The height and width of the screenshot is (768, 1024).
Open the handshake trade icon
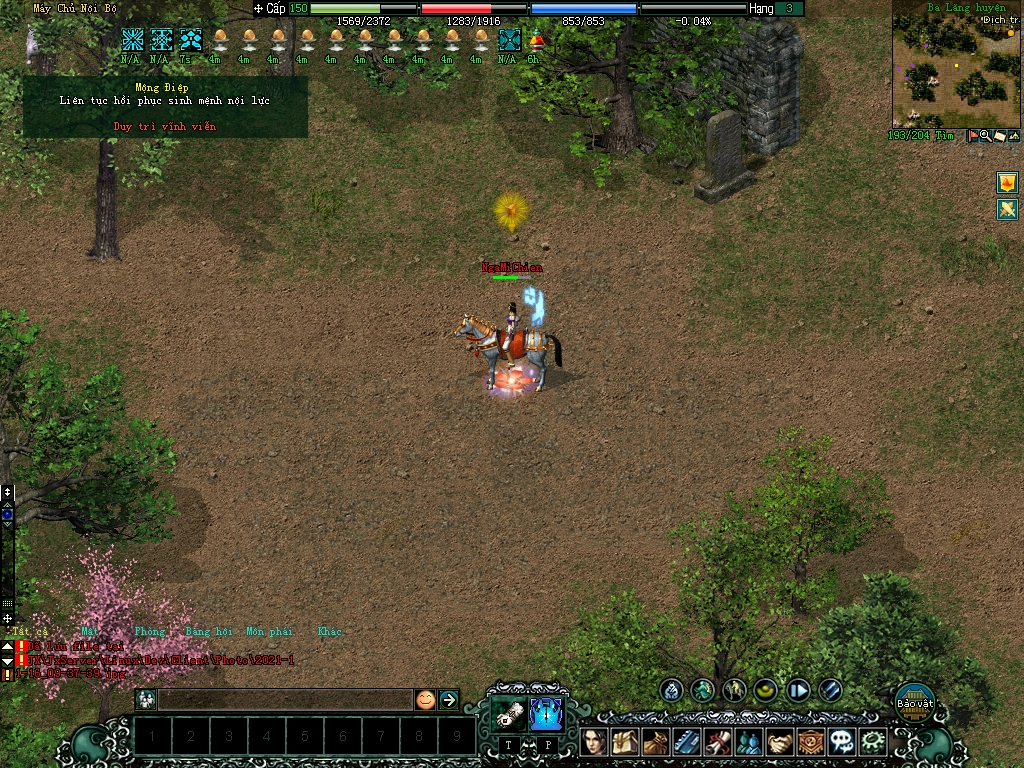779,741
